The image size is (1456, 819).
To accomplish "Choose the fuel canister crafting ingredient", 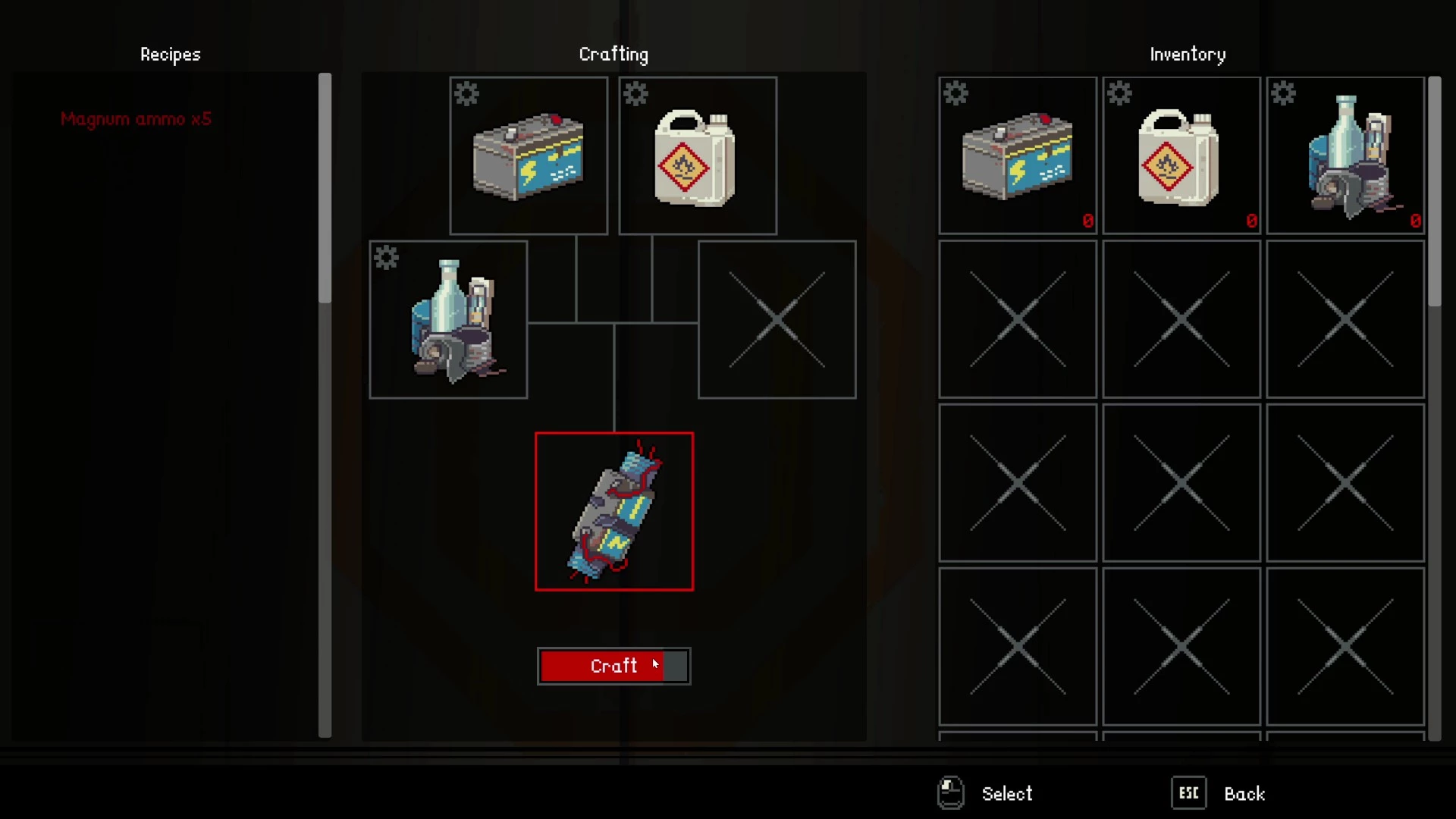I will 698,155.
